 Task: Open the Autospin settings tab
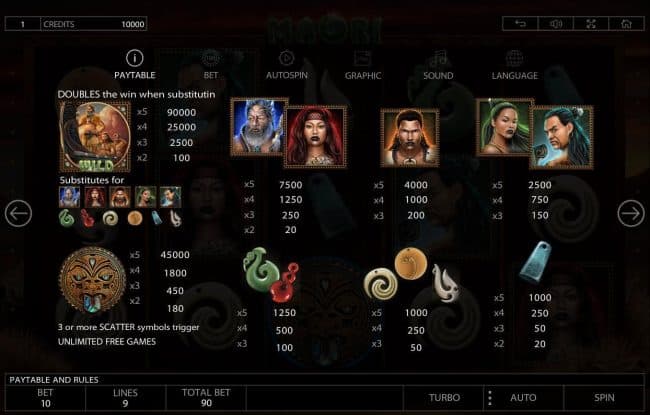point(286,64)
